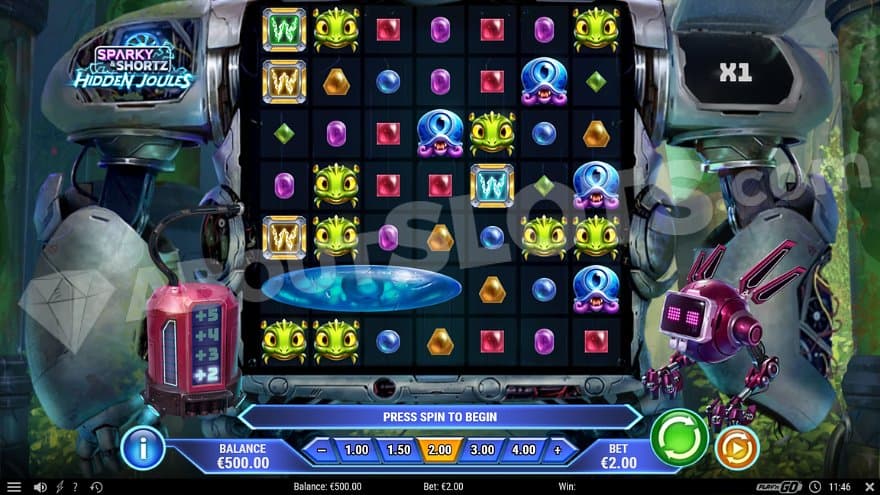Select the 1.00 bet value
The width and height of the screenshot is (880, 495).
click(356, 450)
